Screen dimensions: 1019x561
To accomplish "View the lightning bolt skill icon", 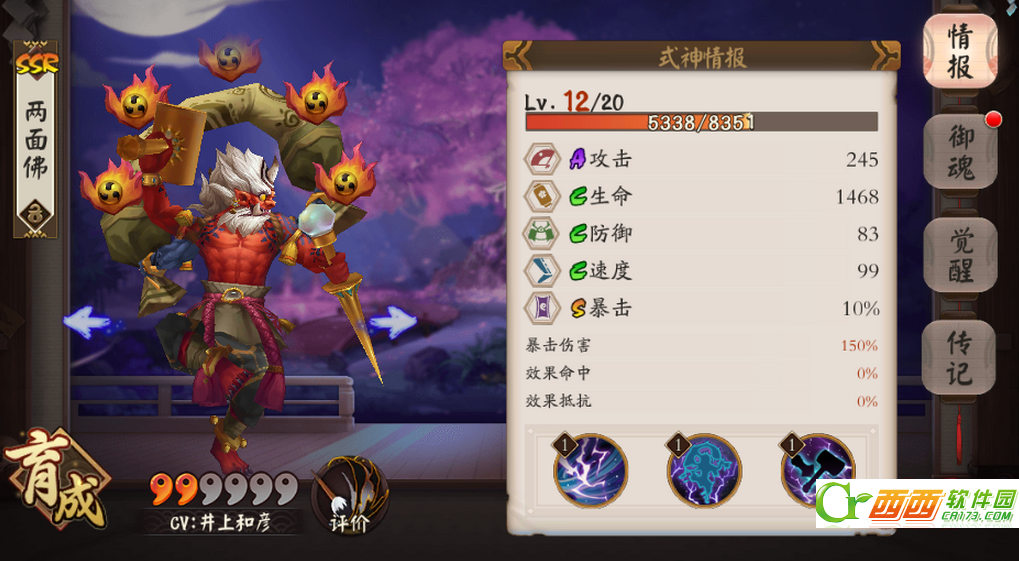I will click(x=591, y=470).
